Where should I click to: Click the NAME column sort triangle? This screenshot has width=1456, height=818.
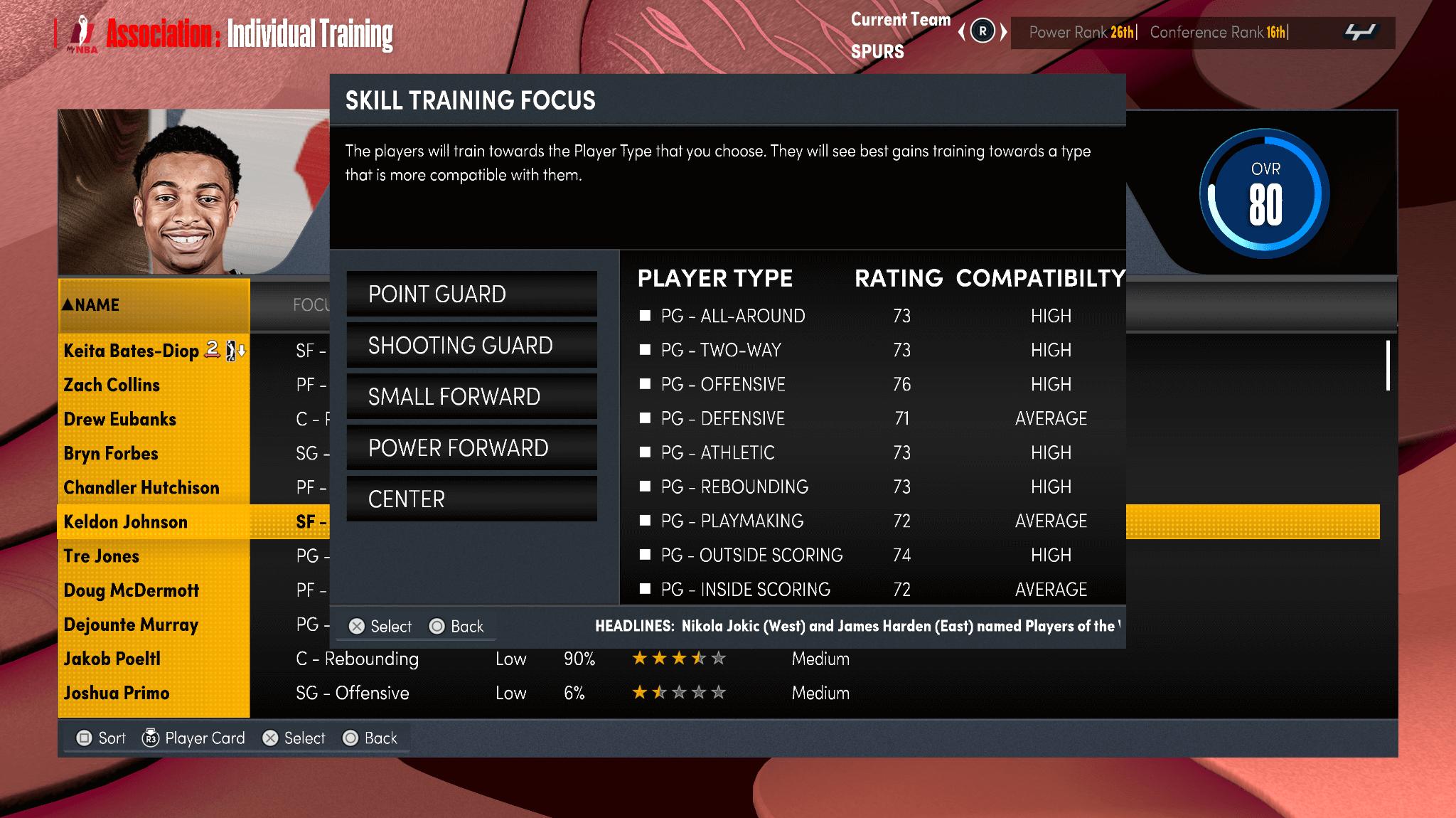(69, 304)
